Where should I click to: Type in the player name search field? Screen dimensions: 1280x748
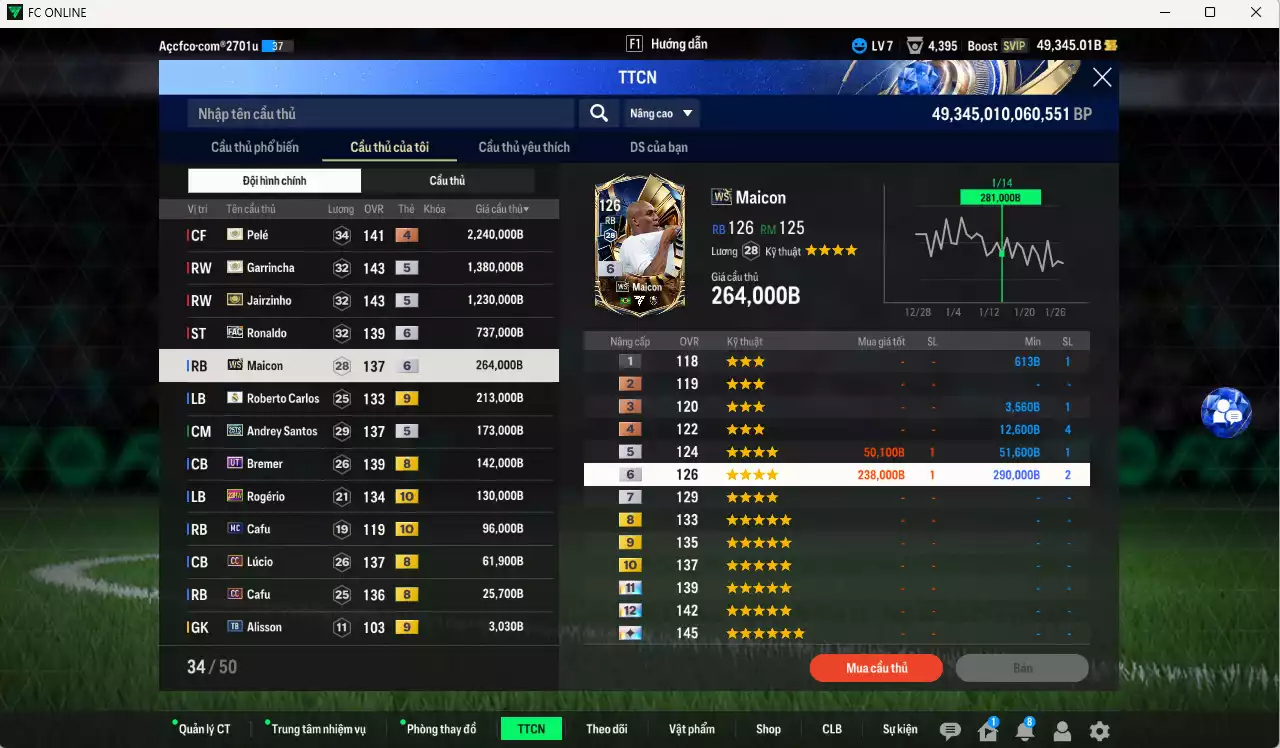380,114
